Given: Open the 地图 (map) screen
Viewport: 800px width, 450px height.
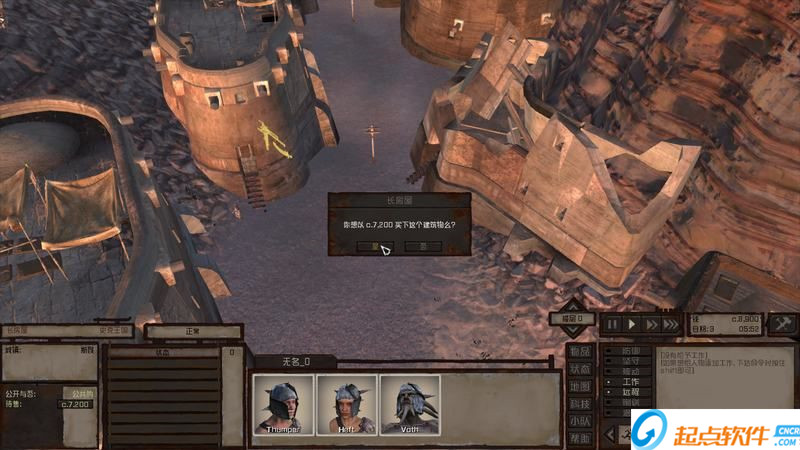Looking at the screenshot, I should 580,386.
